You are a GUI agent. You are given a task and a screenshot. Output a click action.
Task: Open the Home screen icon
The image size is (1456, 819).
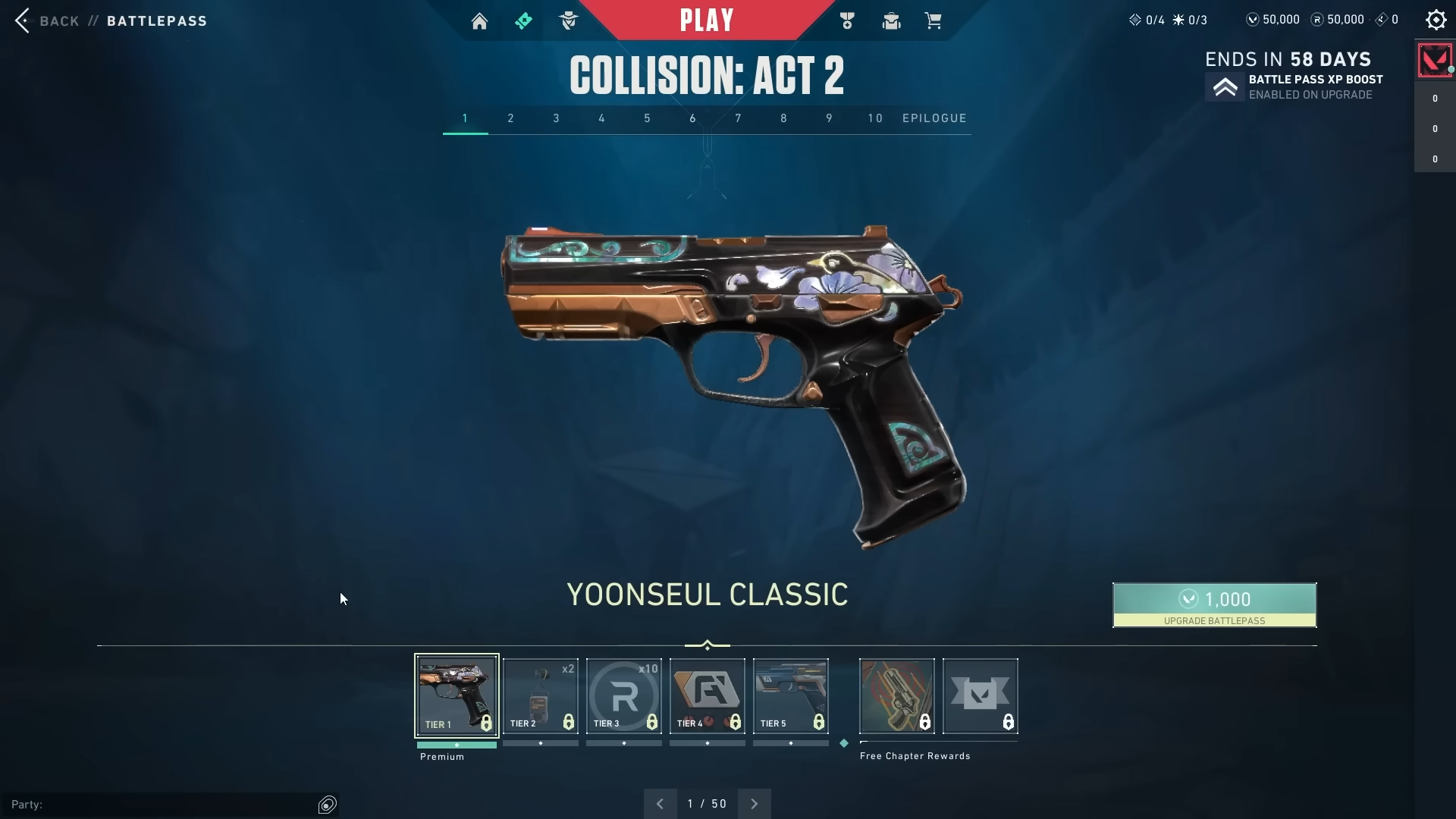pos(480,20)
